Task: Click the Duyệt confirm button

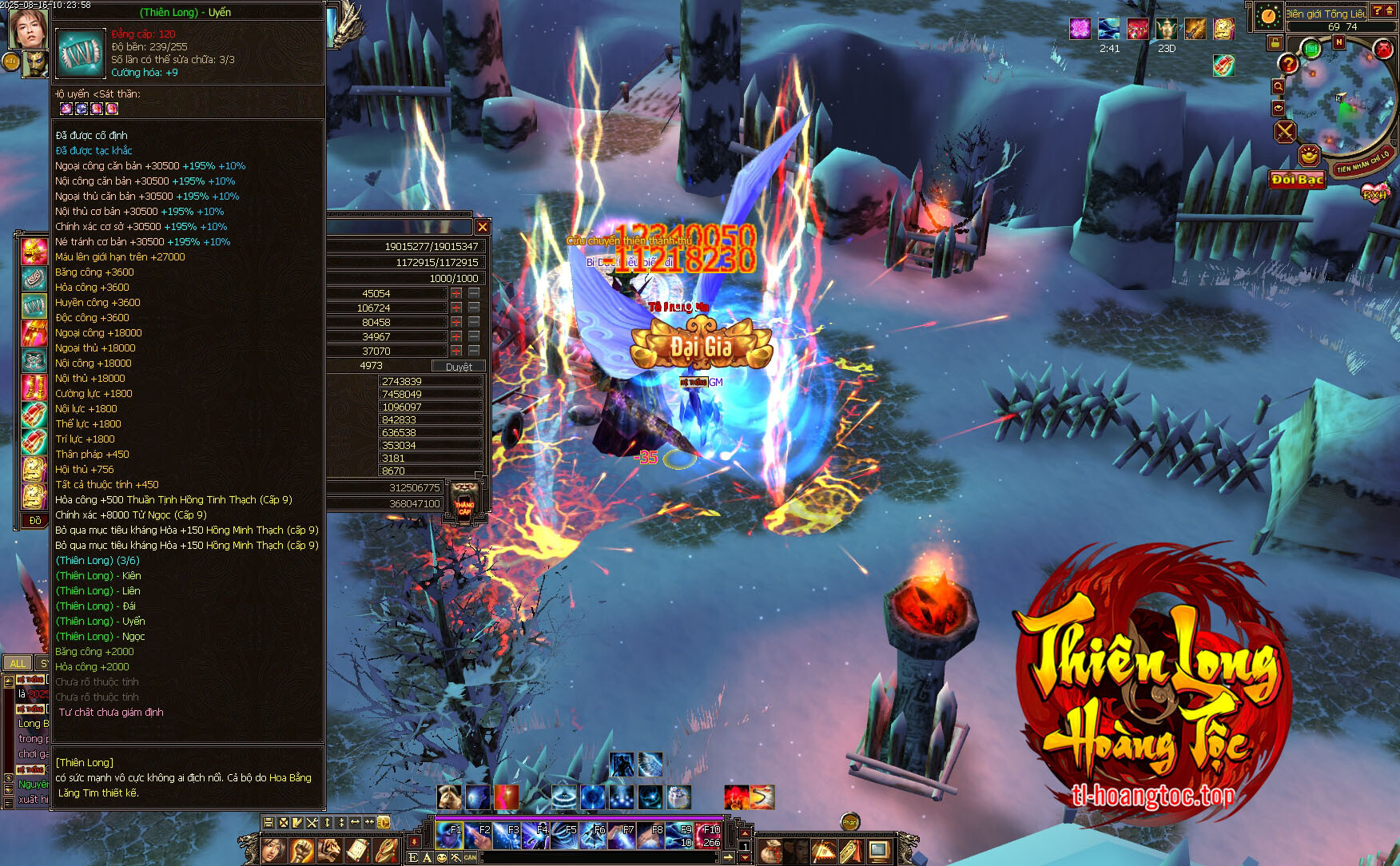Action: (x=459, y=367)
